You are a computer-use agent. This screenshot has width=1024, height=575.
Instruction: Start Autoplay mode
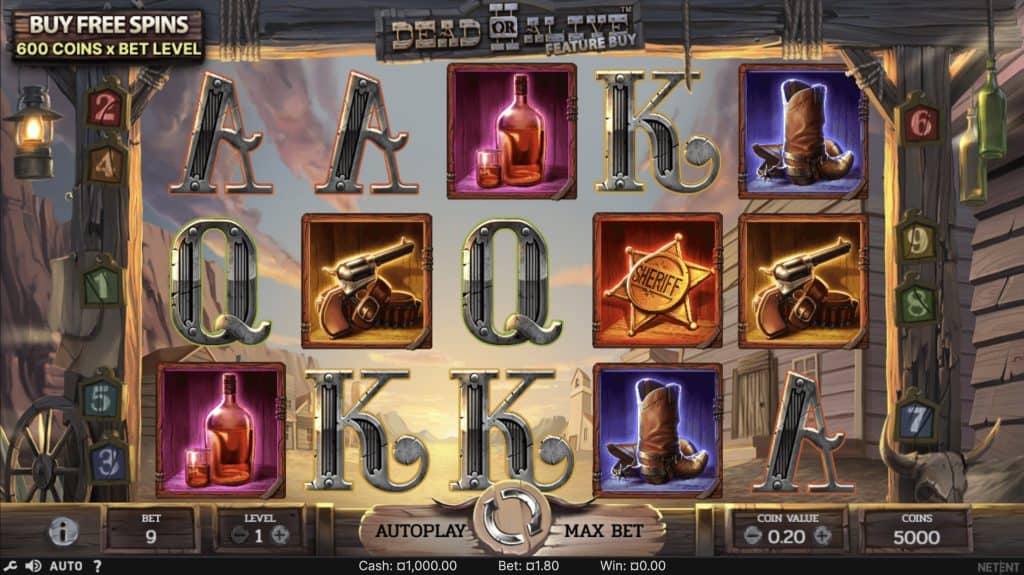tap(420, 531)
